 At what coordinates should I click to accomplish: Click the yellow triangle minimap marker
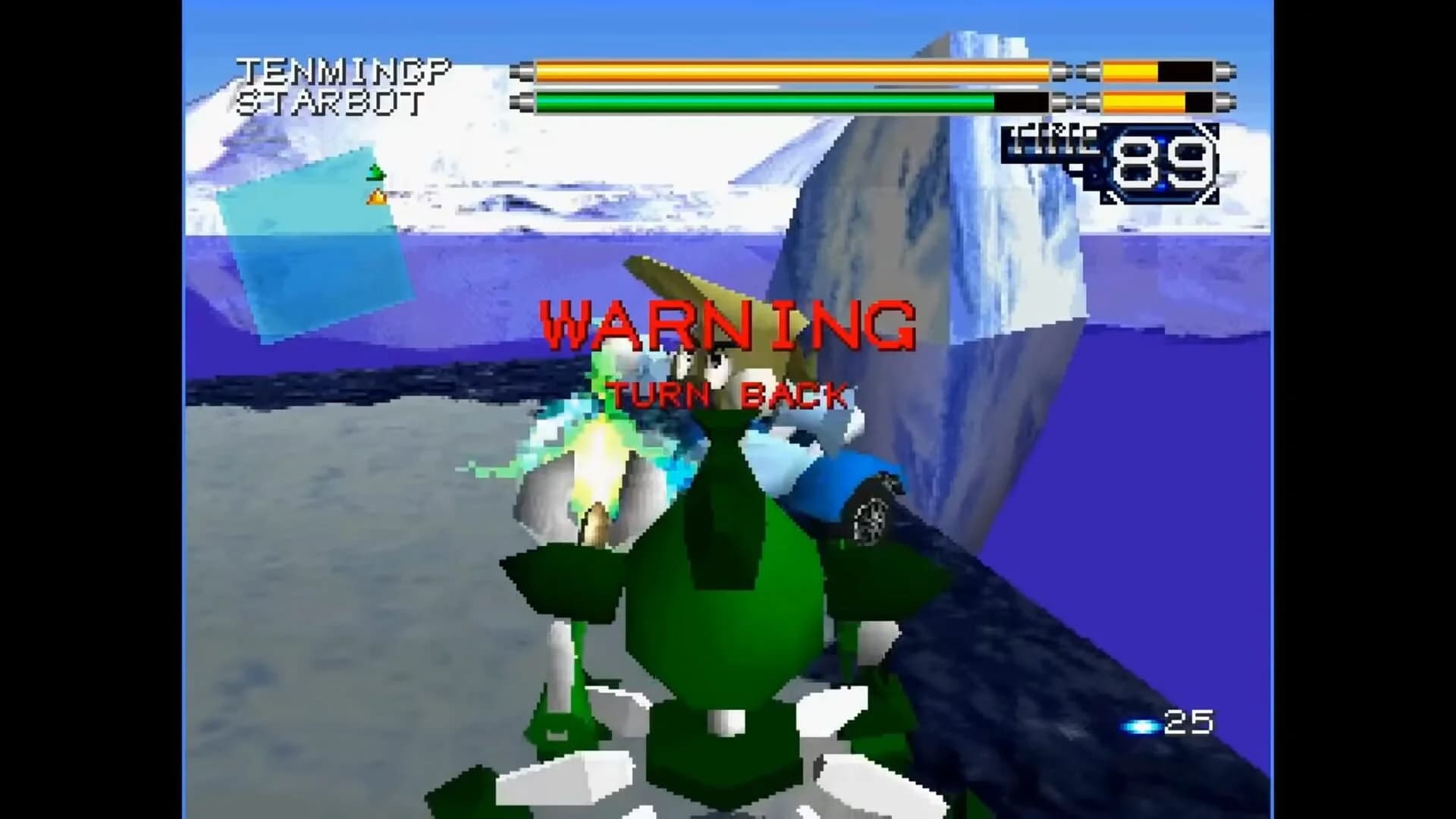pyautogui.click(x=377, y=197)
